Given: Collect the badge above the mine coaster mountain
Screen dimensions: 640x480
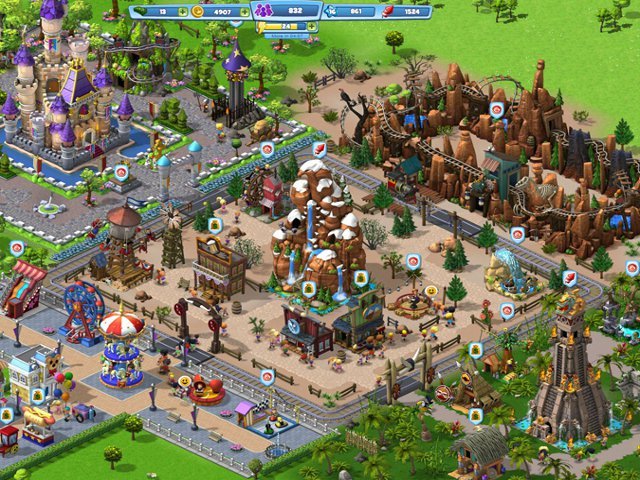Looking at the screenshot, I should [497, 110].
